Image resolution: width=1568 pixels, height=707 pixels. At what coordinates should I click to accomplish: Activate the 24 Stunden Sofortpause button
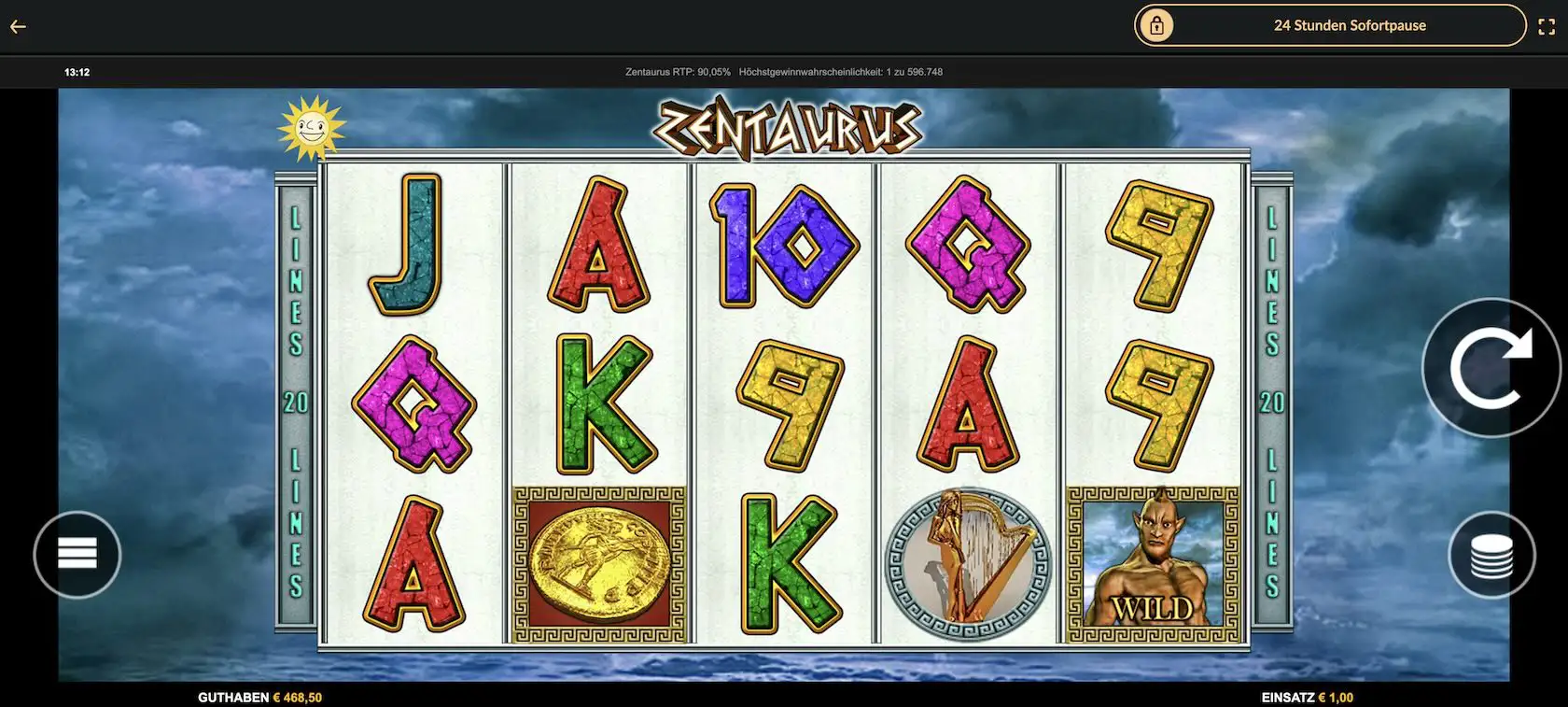[1349, 25]
